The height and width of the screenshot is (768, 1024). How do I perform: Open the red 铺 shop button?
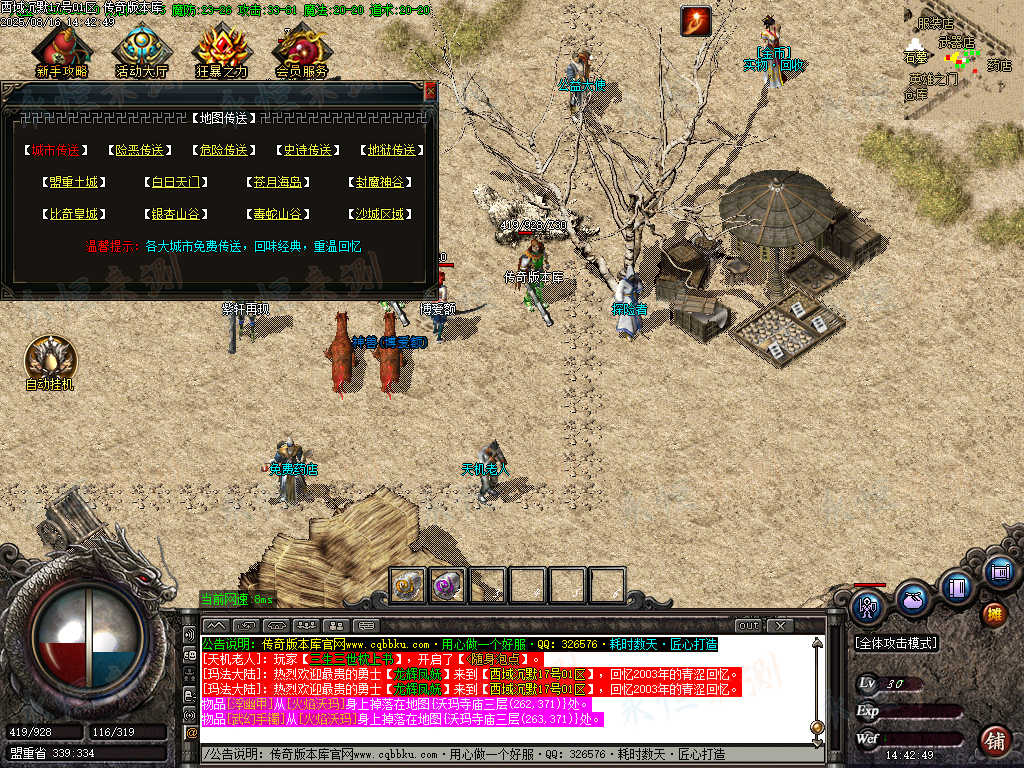click(995, 741)
